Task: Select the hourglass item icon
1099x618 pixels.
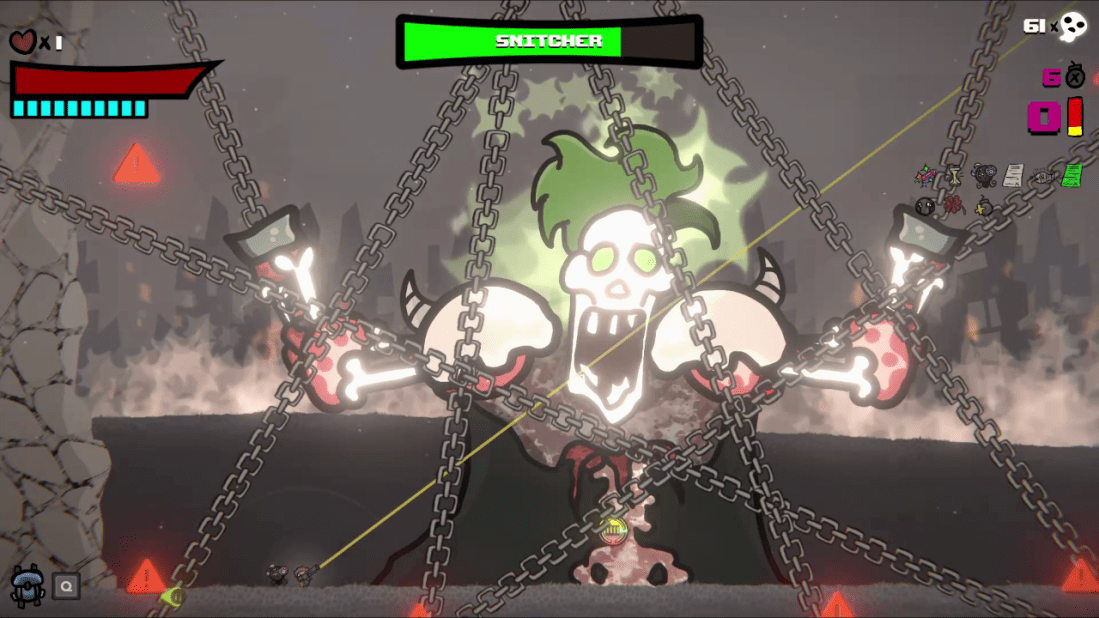Action: (955, 177)
